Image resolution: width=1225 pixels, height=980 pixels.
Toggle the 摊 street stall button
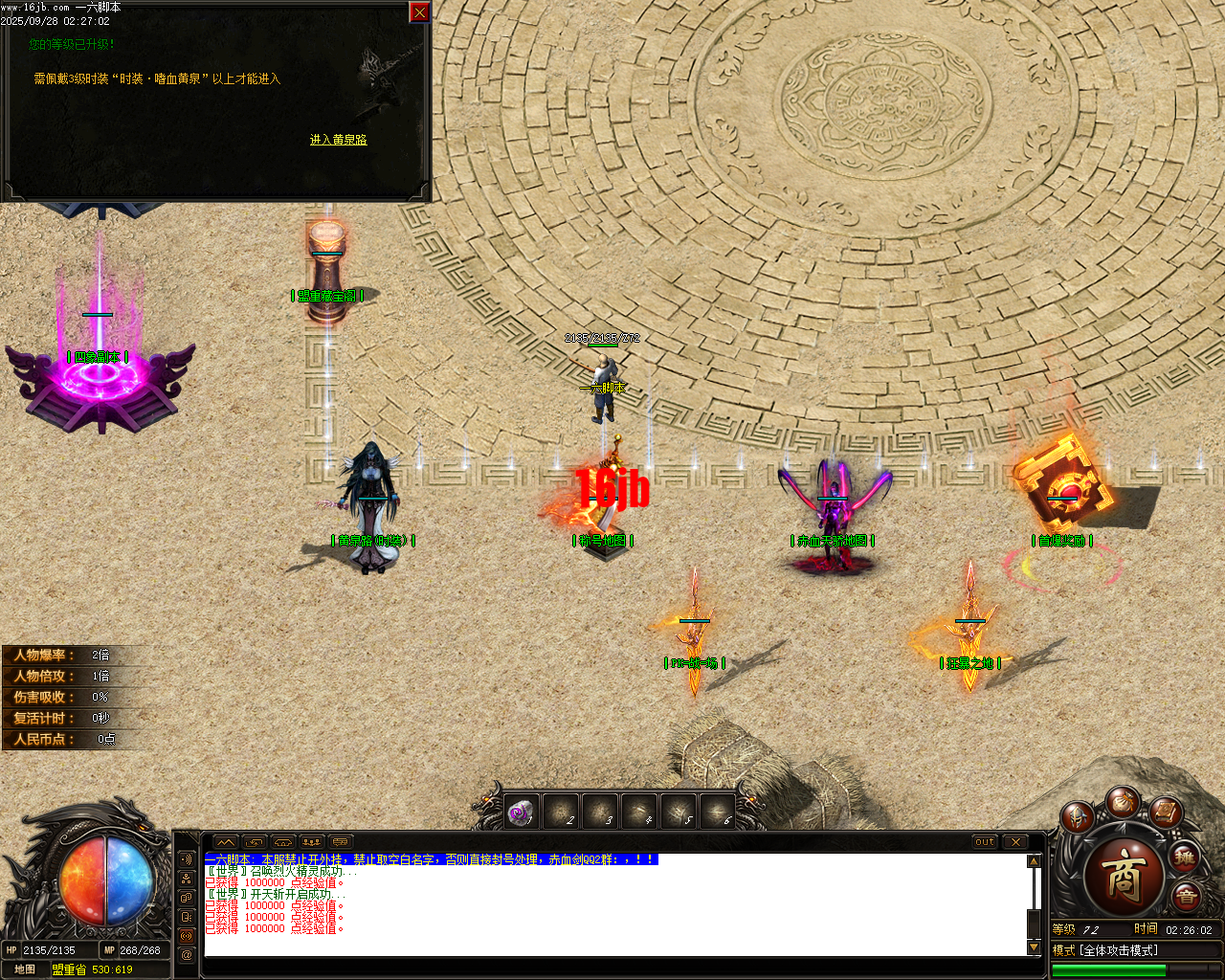pos(1186,858)
